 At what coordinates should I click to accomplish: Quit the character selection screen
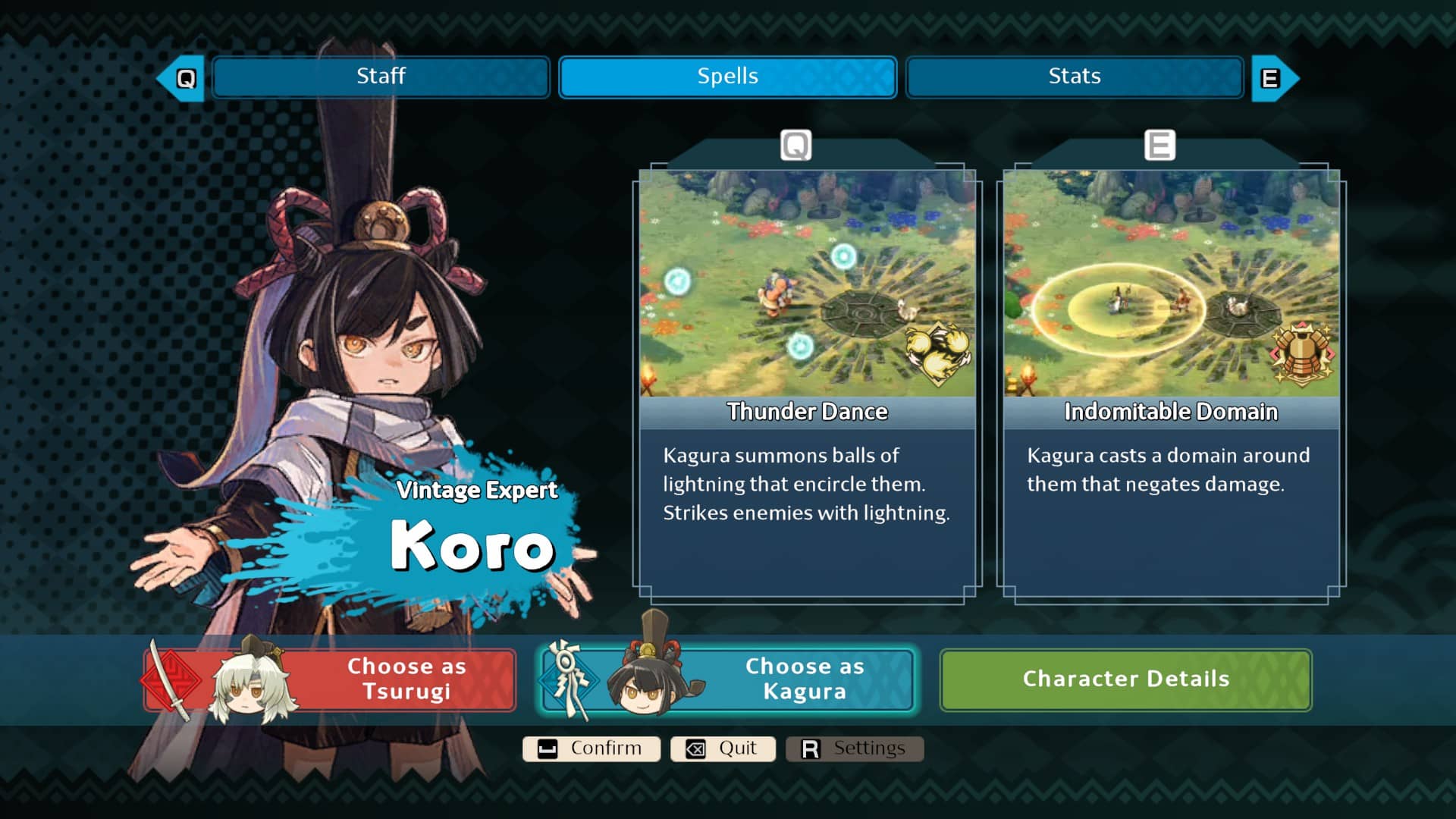click(723, 748)
